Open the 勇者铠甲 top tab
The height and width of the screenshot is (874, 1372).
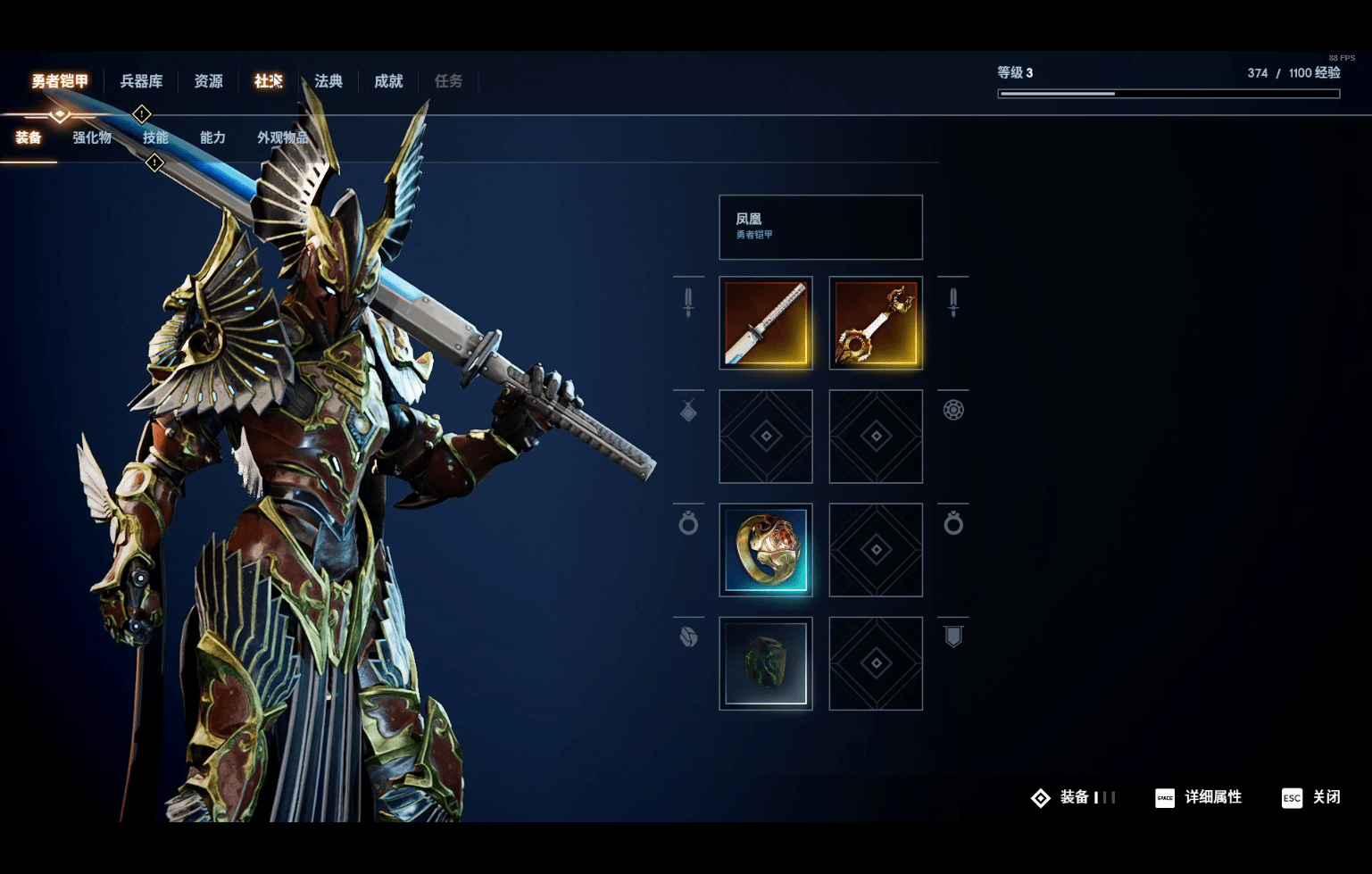[60, 81]
